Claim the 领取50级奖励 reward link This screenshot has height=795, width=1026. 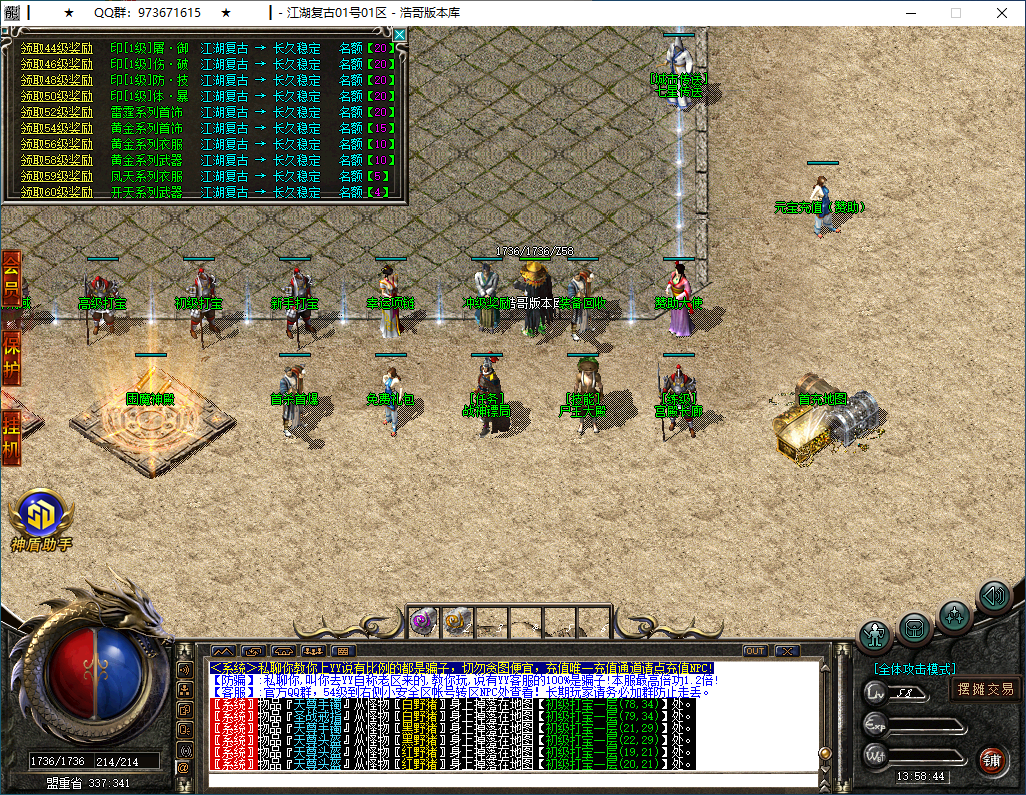(57, 96)
